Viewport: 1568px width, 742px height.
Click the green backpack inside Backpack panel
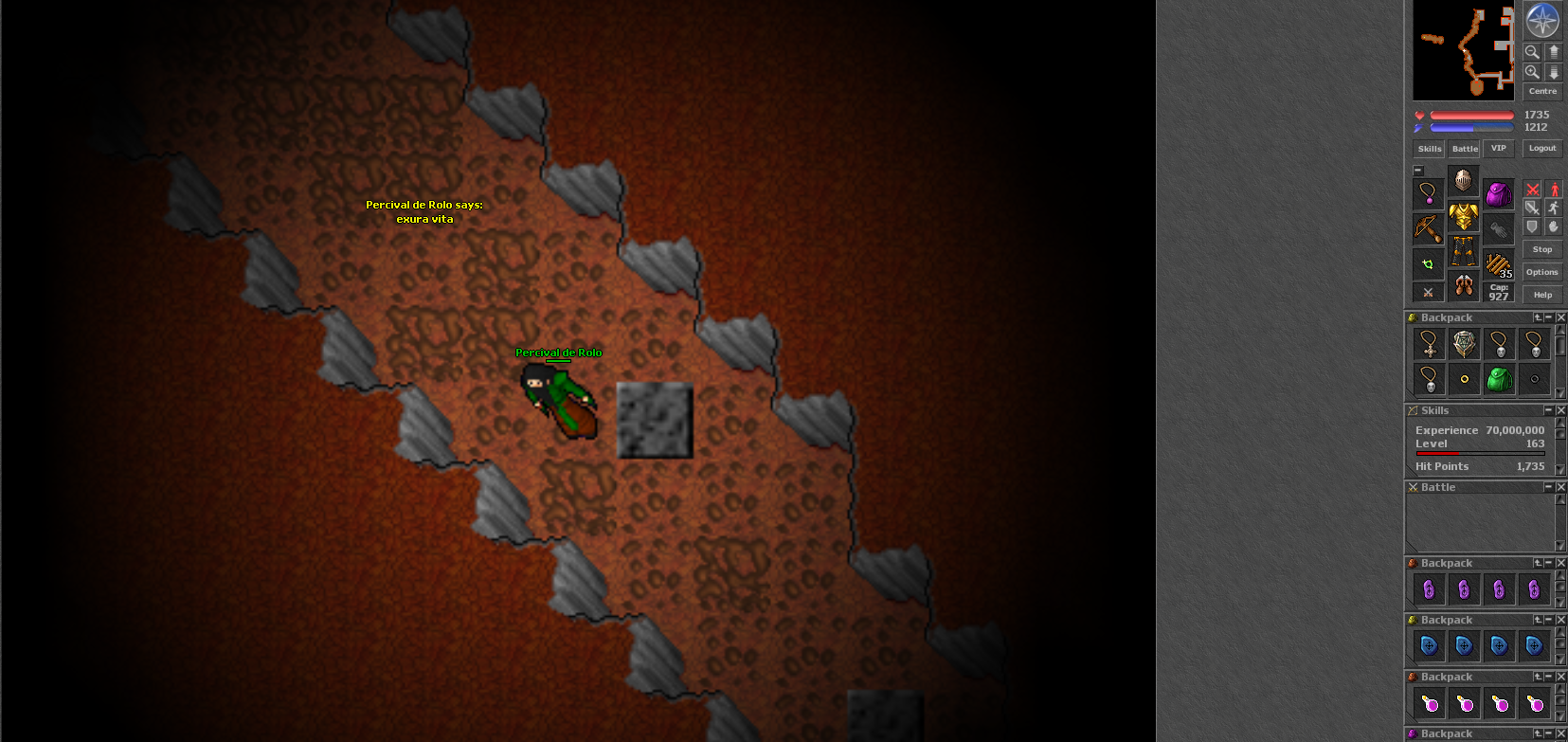tap(1500, 380)
